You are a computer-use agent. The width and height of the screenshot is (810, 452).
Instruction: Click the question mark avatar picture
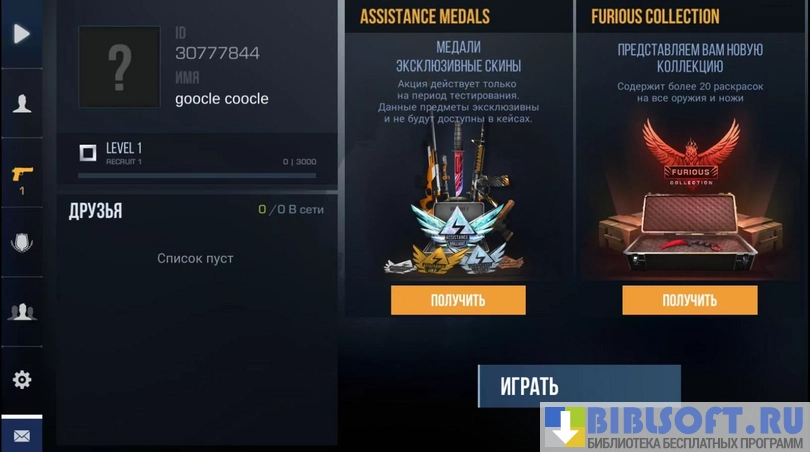click(119, 67)
